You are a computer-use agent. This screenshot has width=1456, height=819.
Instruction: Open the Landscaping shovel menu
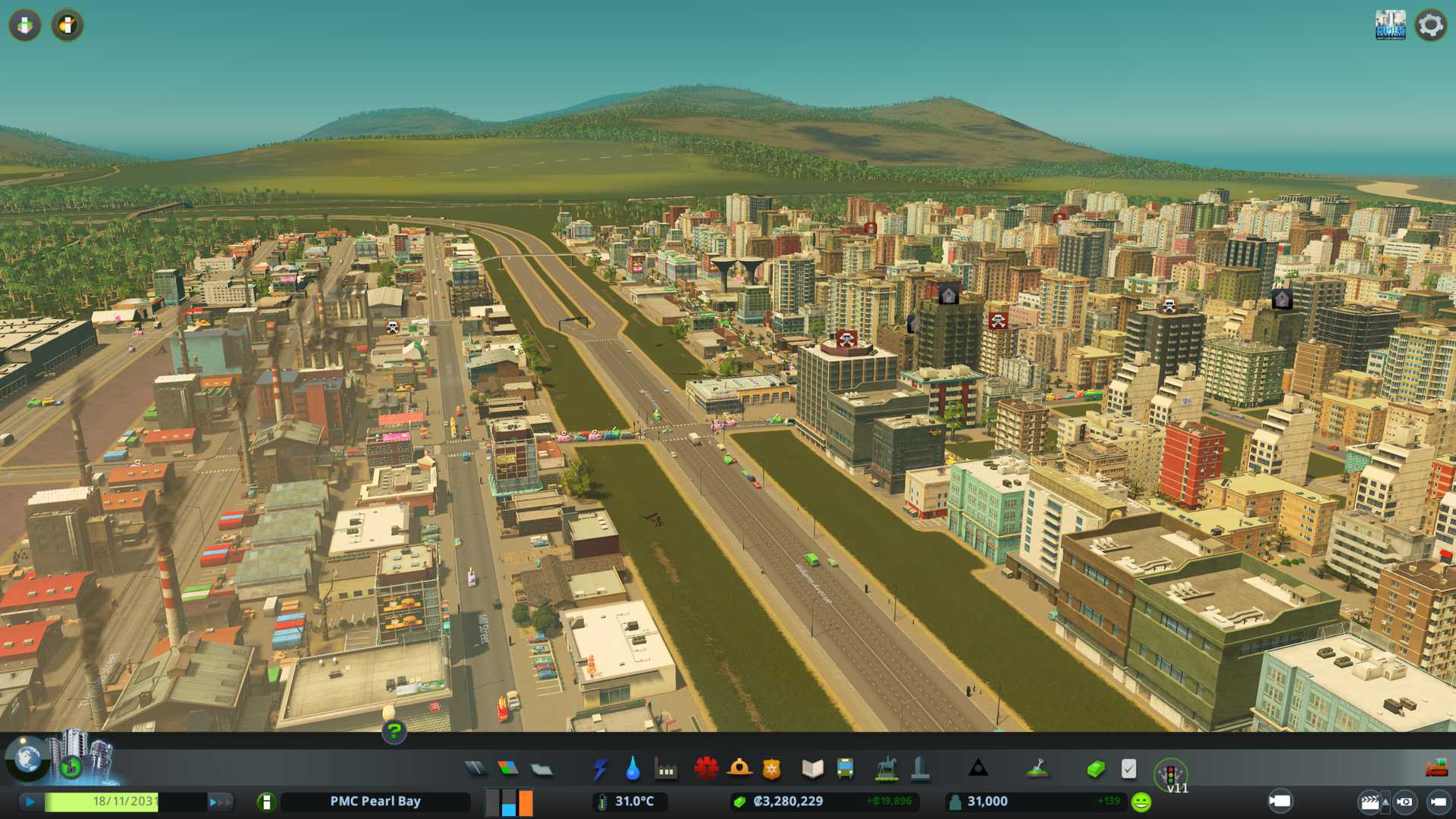coord(1037,769)
